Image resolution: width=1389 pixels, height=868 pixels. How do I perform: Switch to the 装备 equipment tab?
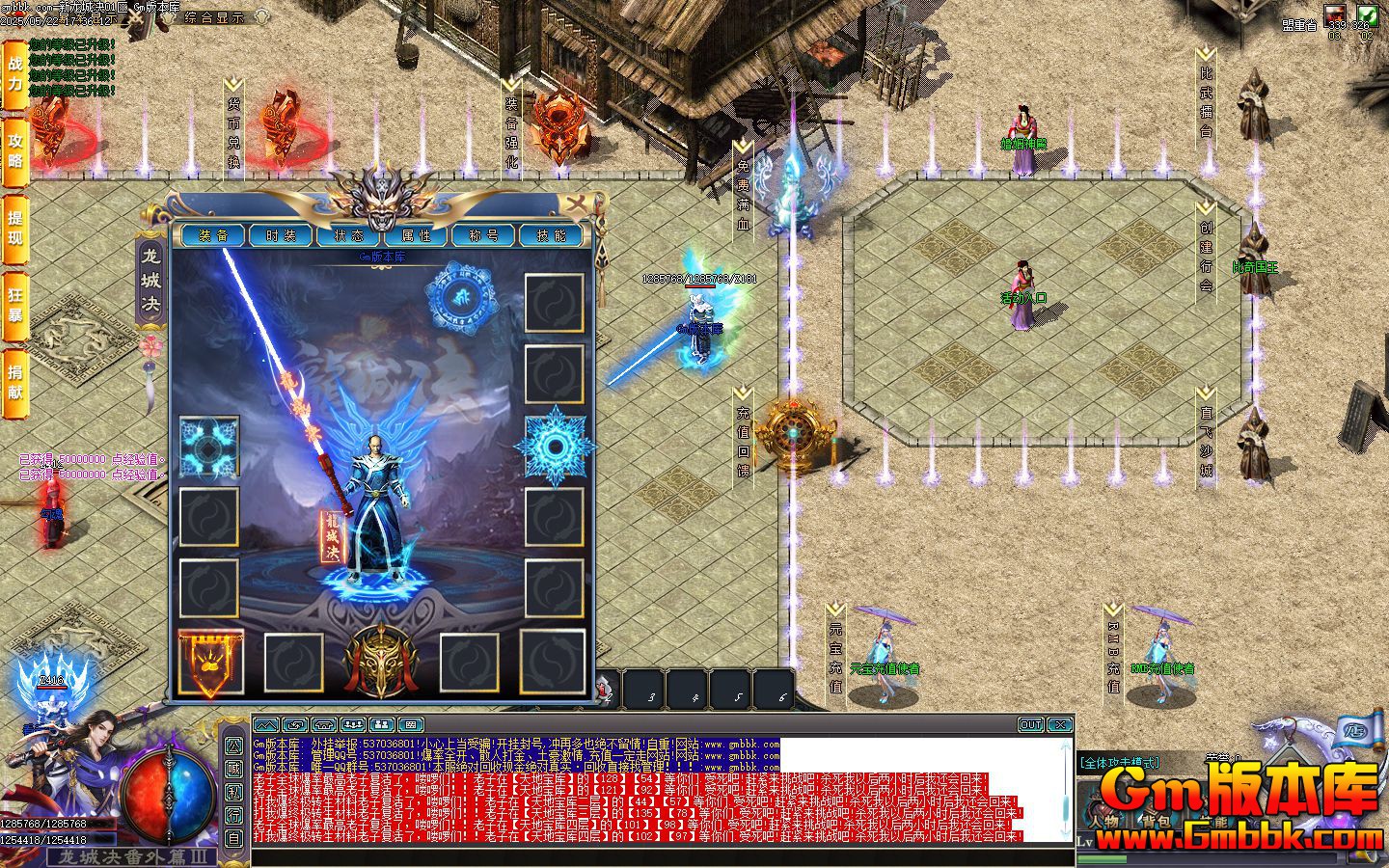pyautogui.click(x=213, y=235)
